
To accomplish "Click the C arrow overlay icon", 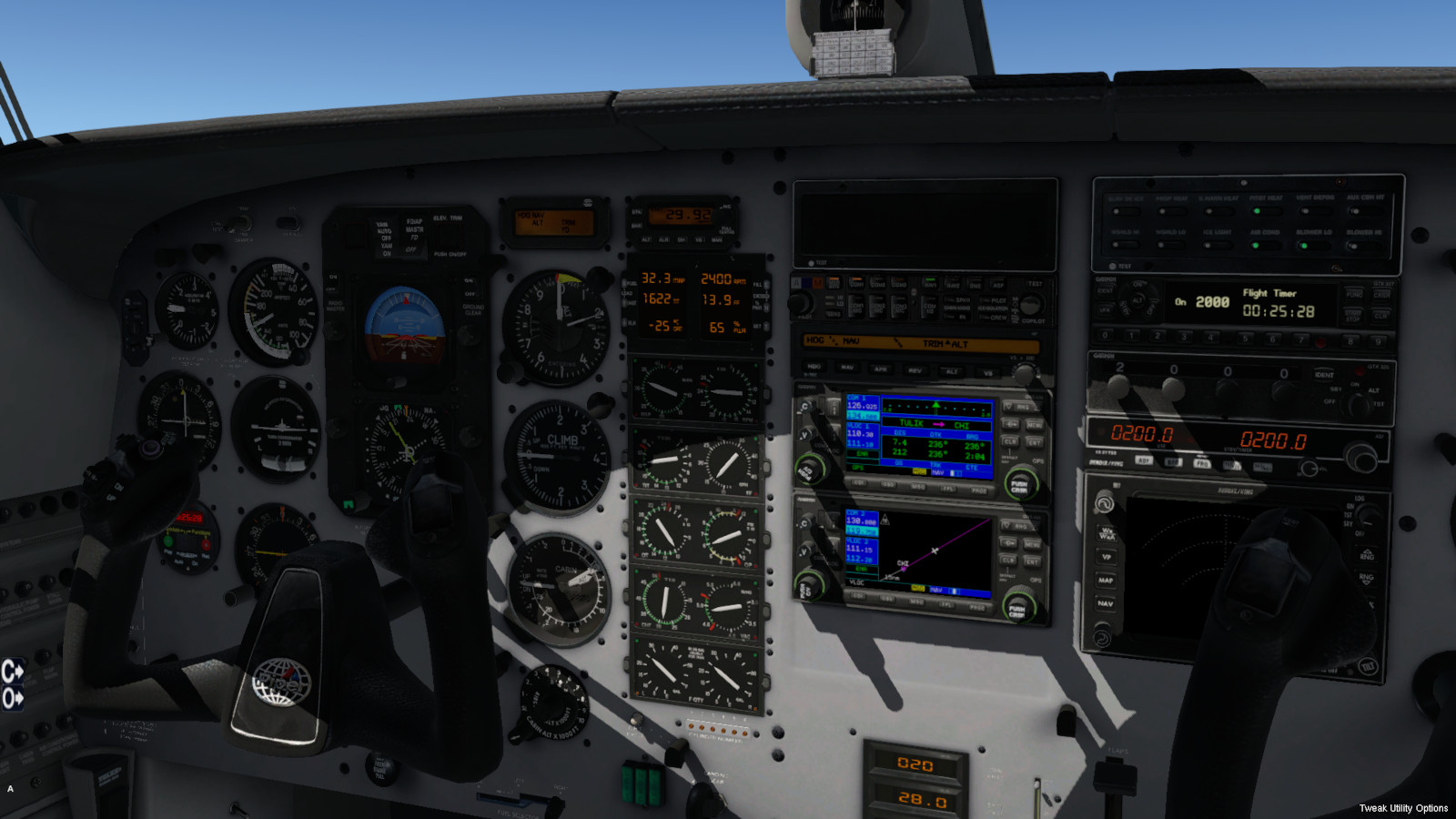I will coord(13,672).
